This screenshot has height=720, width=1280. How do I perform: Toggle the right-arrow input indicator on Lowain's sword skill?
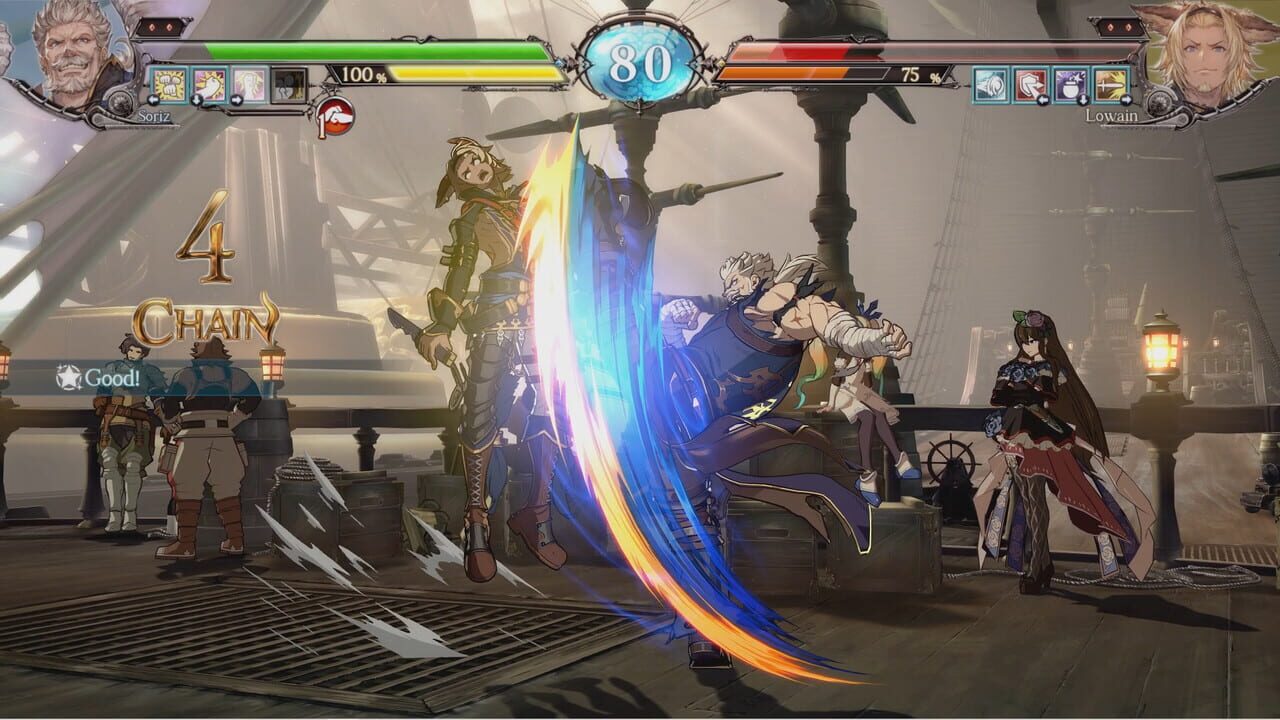coord(1127,99)
